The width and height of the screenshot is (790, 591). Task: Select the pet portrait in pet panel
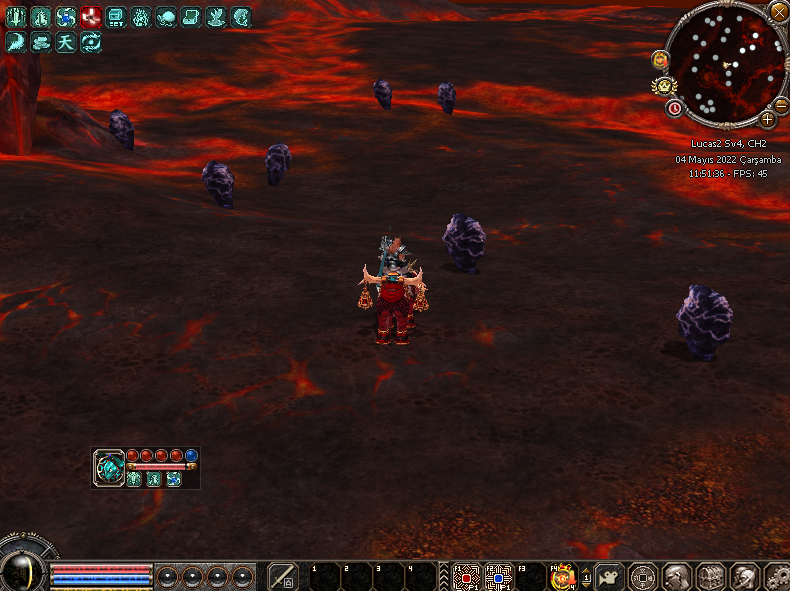[109, 467]
